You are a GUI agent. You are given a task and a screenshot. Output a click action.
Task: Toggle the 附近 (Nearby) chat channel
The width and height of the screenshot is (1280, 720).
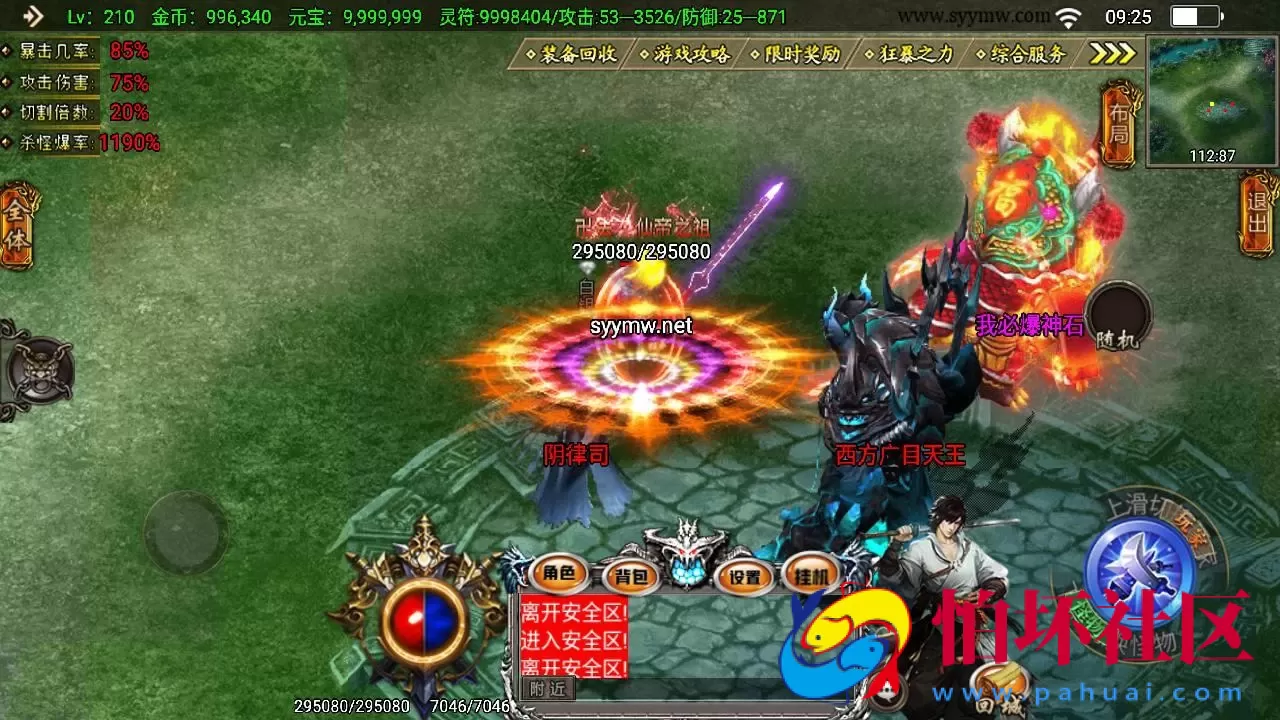click(547, 689)
